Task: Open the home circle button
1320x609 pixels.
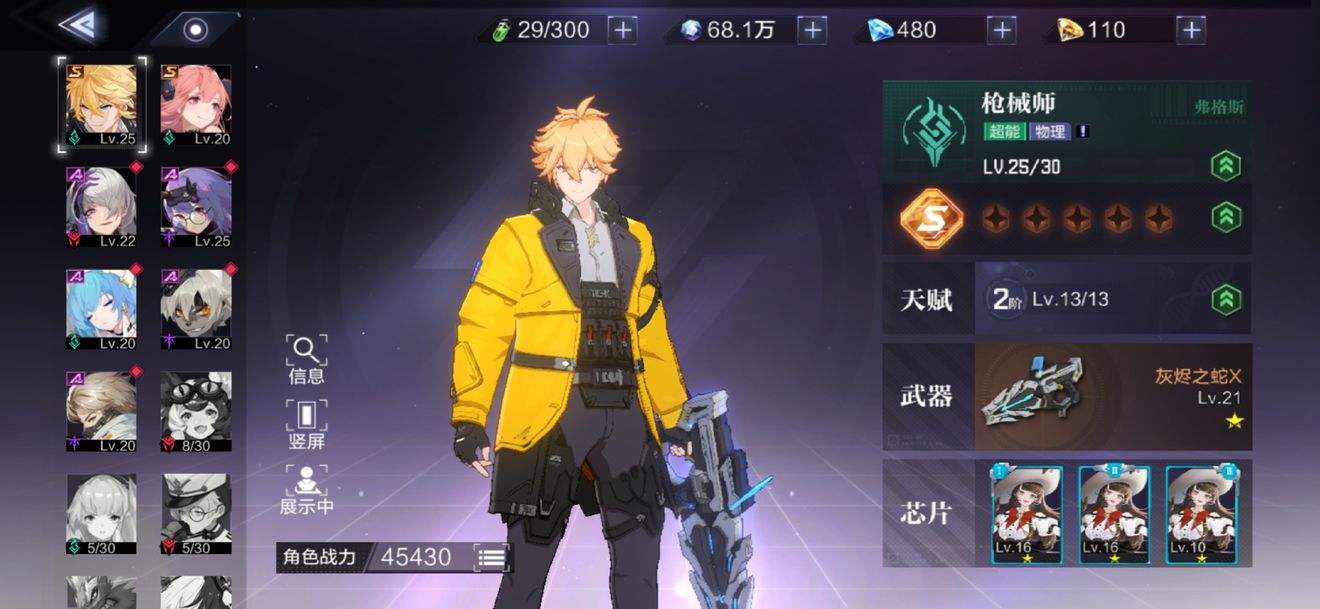Action: pos(195,29)
